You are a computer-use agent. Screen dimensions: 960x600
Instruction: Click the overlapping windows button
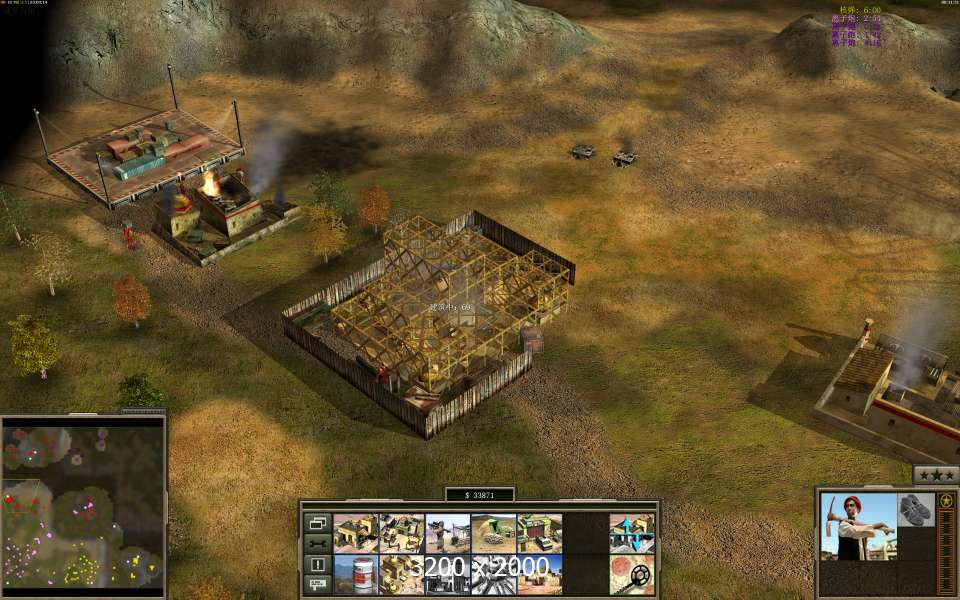pos(317,522)
